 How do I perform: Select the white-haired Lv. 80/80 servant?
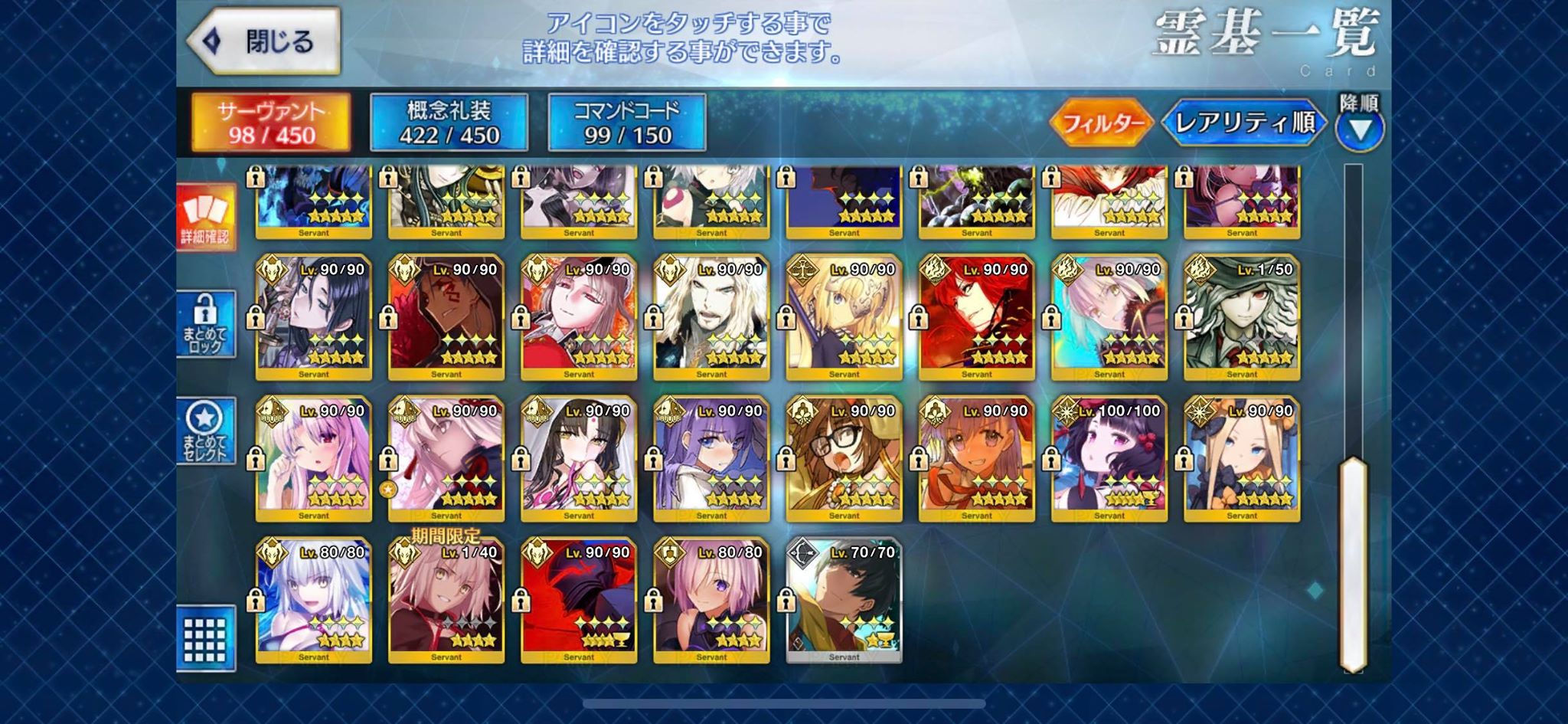tap(314, 600)
